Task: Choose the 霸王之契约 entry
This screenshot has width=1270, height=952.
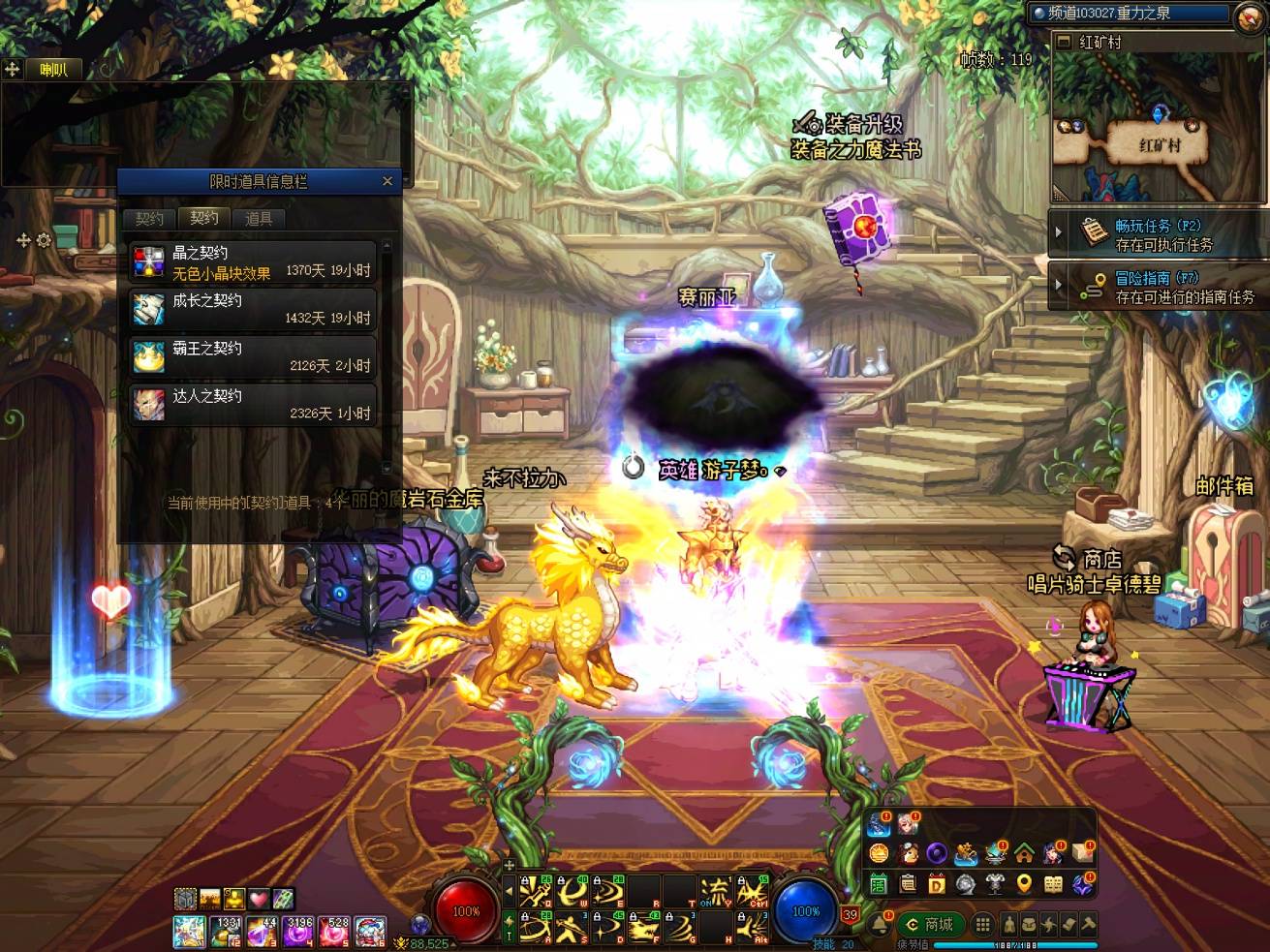Action: 253,356
